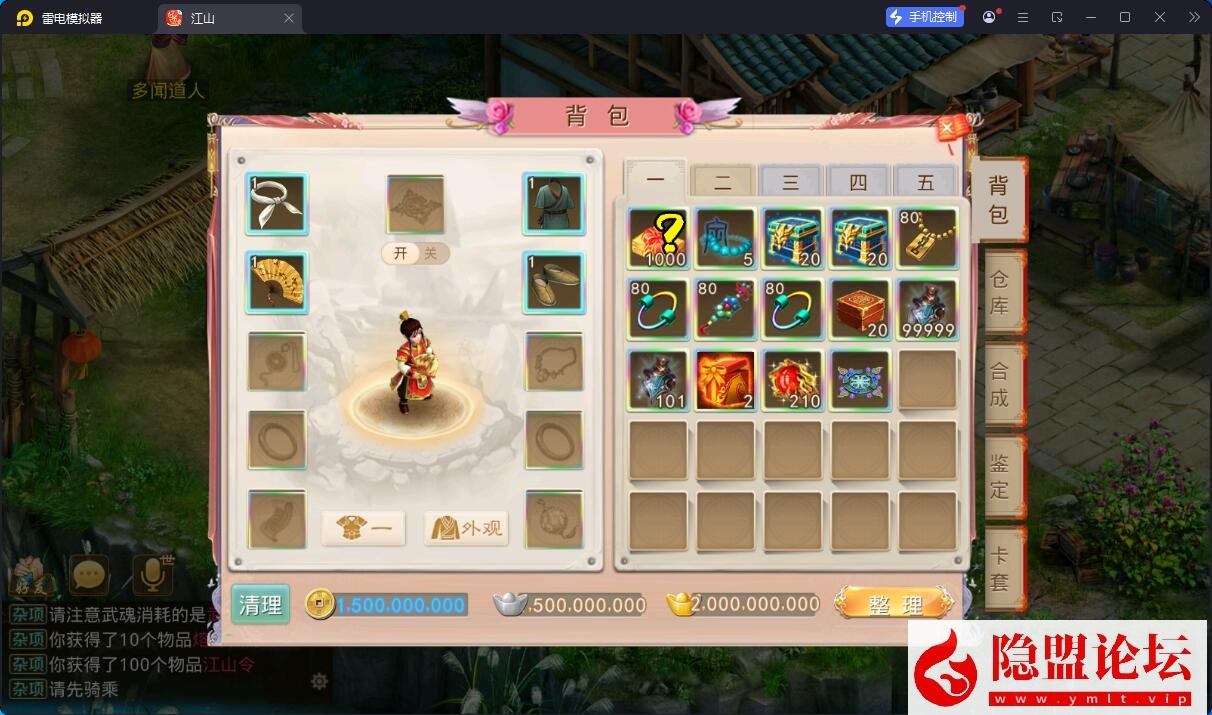Image resolution: width=1212 pixels, height=715 pixels.
Task: Select the question-mark gift box item
Action: (x=658, y=238)
